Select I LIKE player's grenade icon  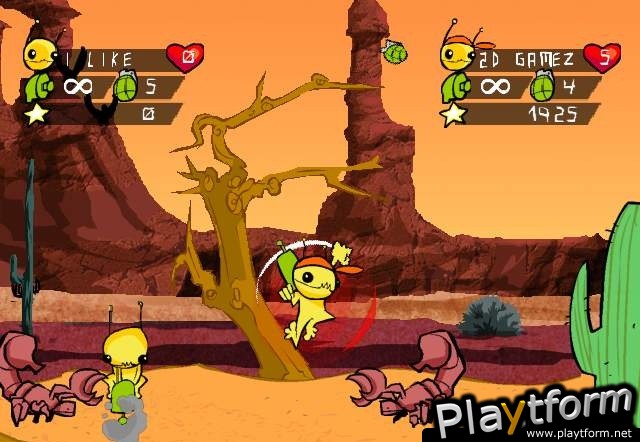point(127,86)
